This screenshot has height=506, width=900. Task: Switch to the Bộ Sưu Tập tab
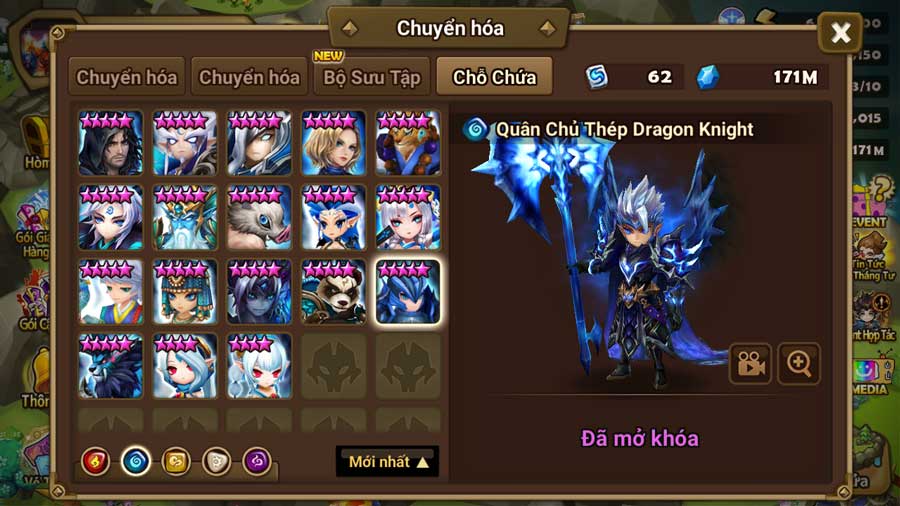click(x=372, y=77)
